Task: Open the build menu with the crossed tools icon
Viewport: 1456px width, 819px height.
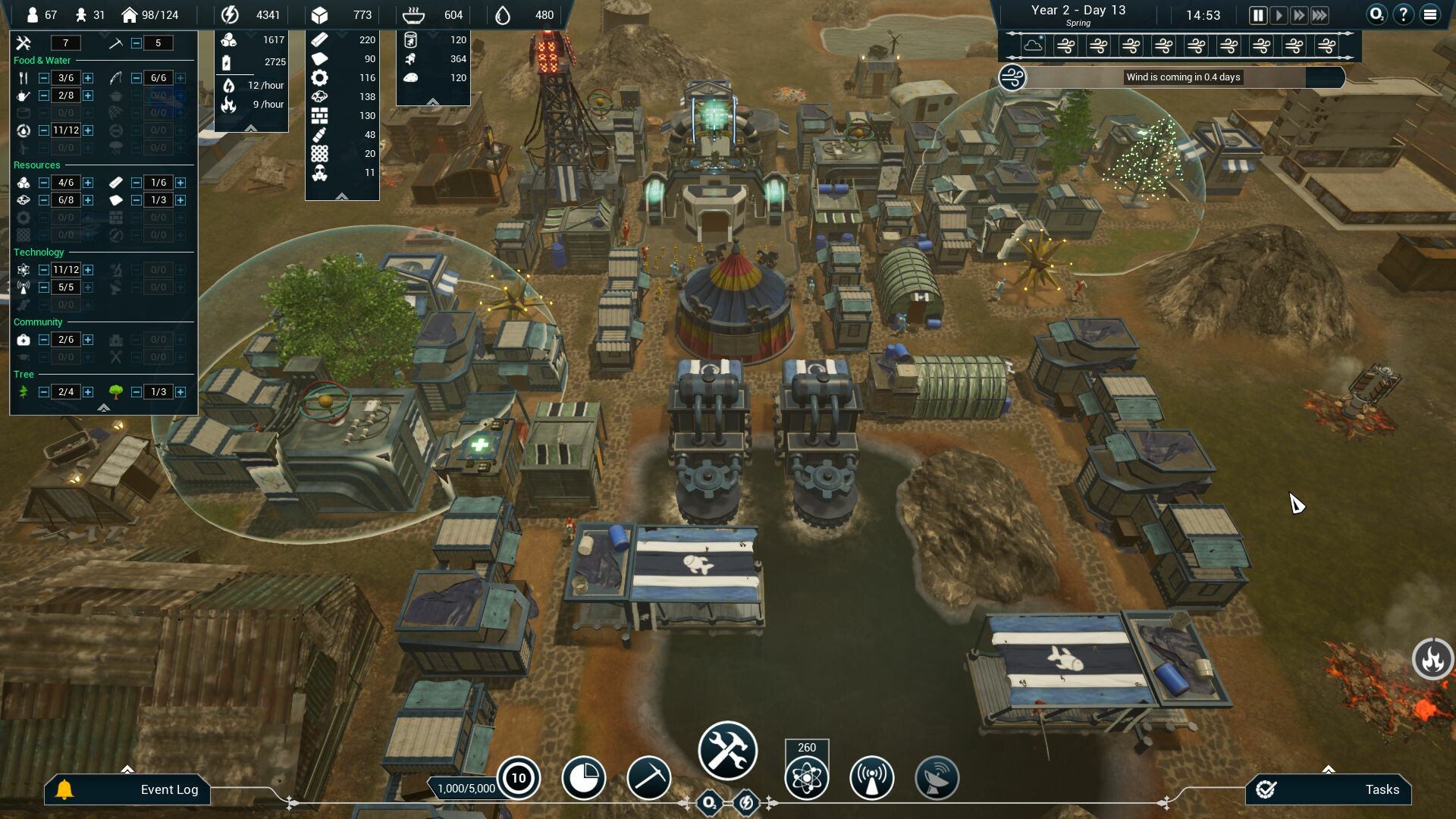Action: 726,749
